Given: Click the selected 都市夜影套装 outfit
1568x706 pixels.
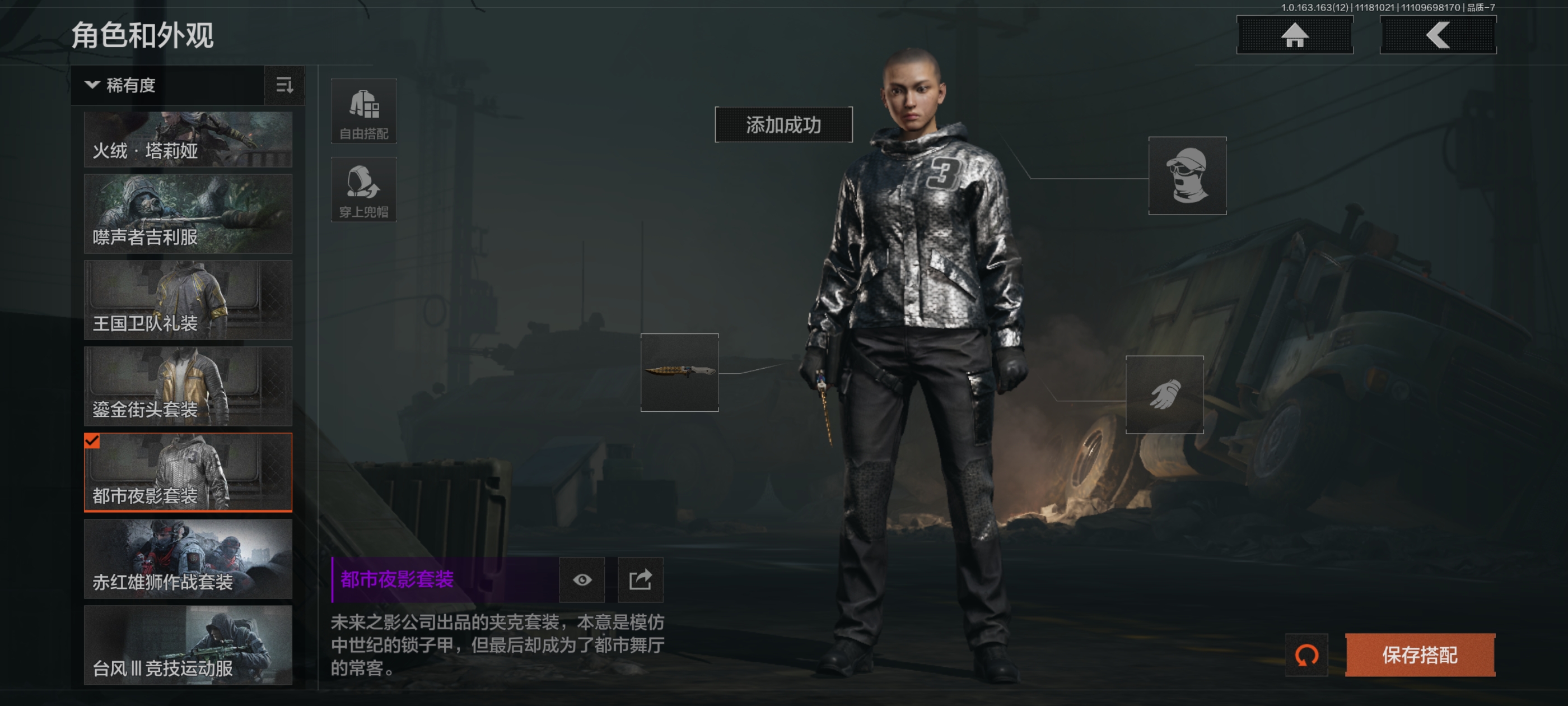Looking at the screenshot, I should click(x=188, y=472).
